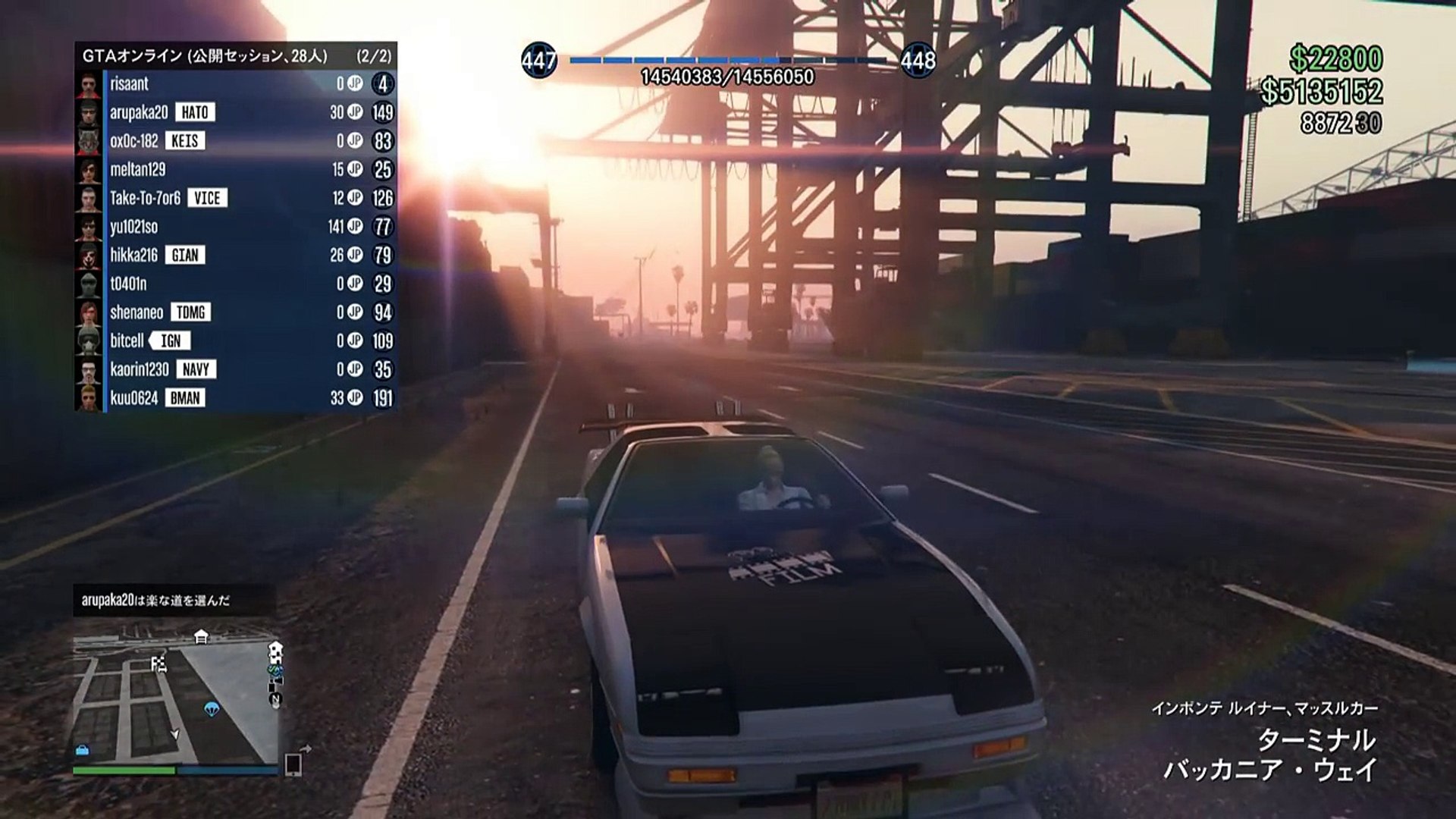This screenshot has width=1456, height=819.
Task: Select the blue car marker on minimap
Action: [x=82, y=750]
